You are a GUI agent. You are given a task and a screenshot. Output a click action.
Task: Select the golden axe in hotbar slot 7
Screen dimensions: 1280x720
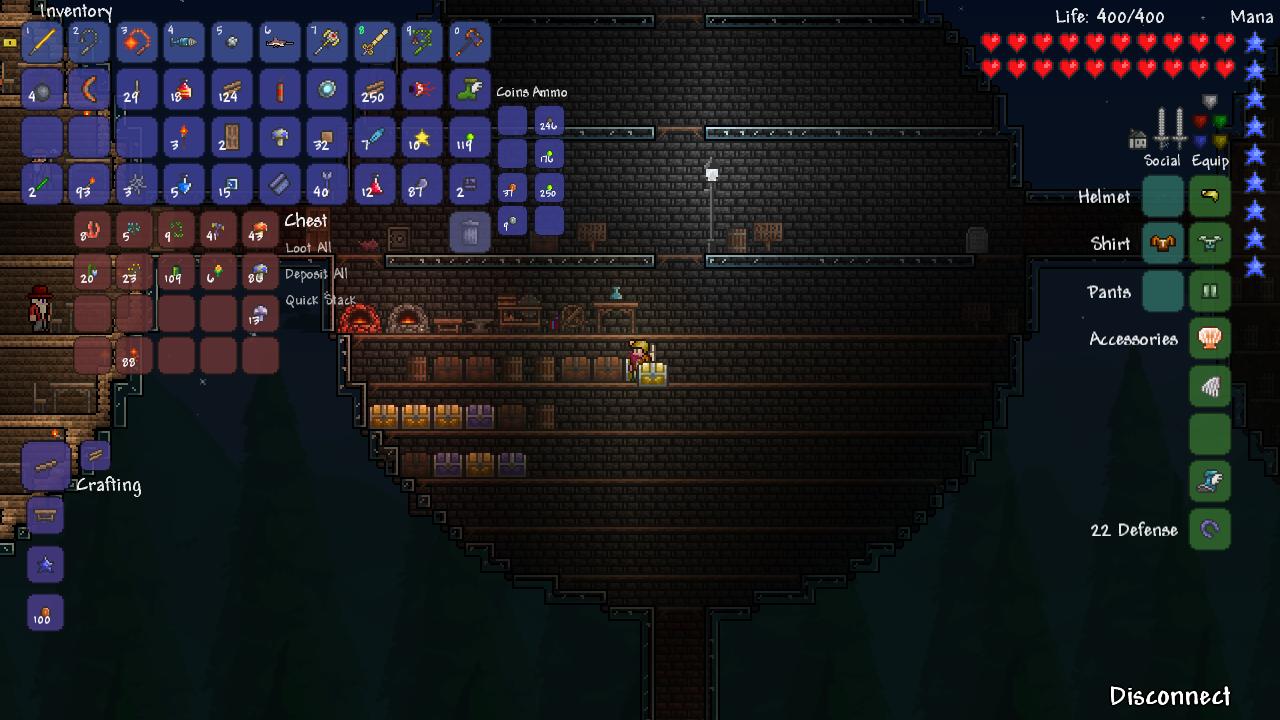click(x=327, y=42)
